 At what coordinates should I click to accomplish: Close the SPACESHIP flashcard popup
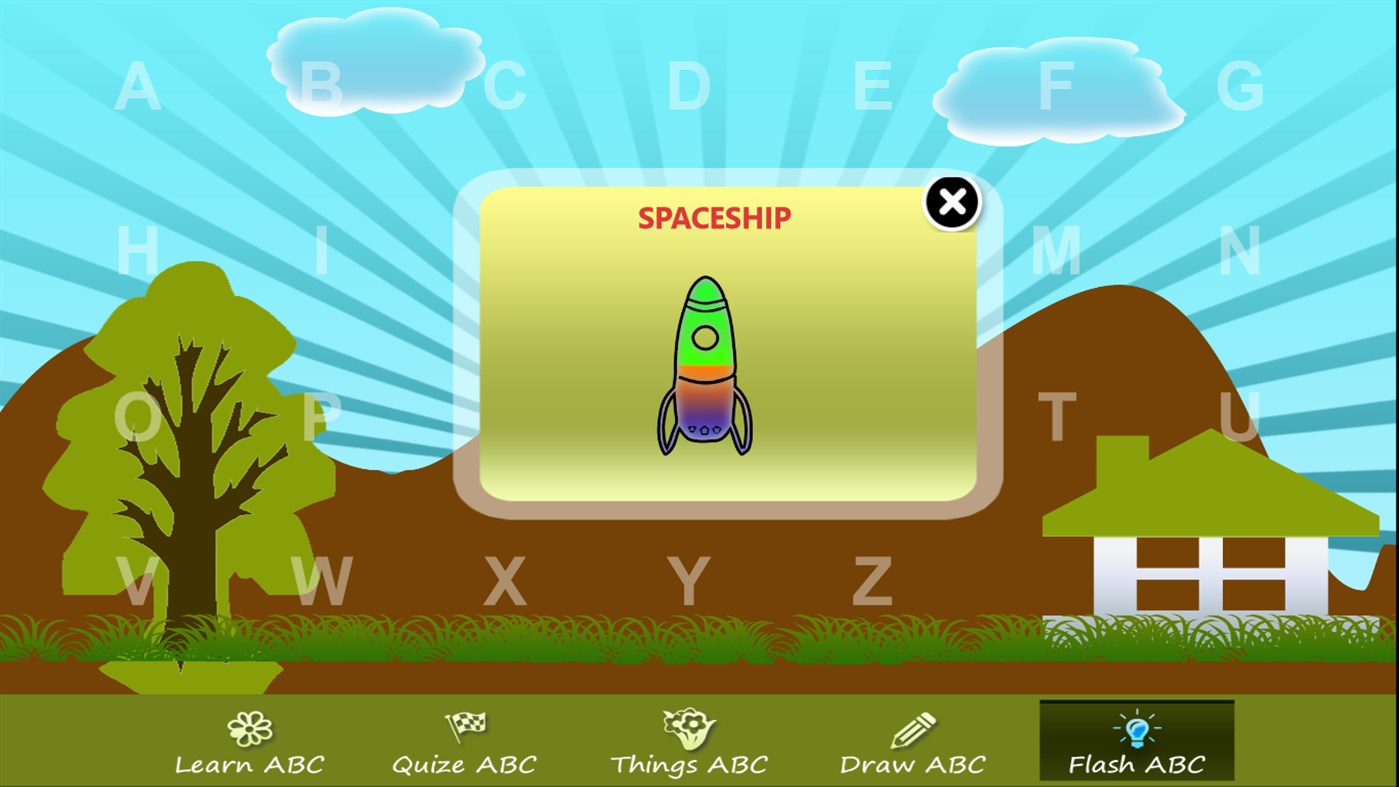(x=950, y=201)
